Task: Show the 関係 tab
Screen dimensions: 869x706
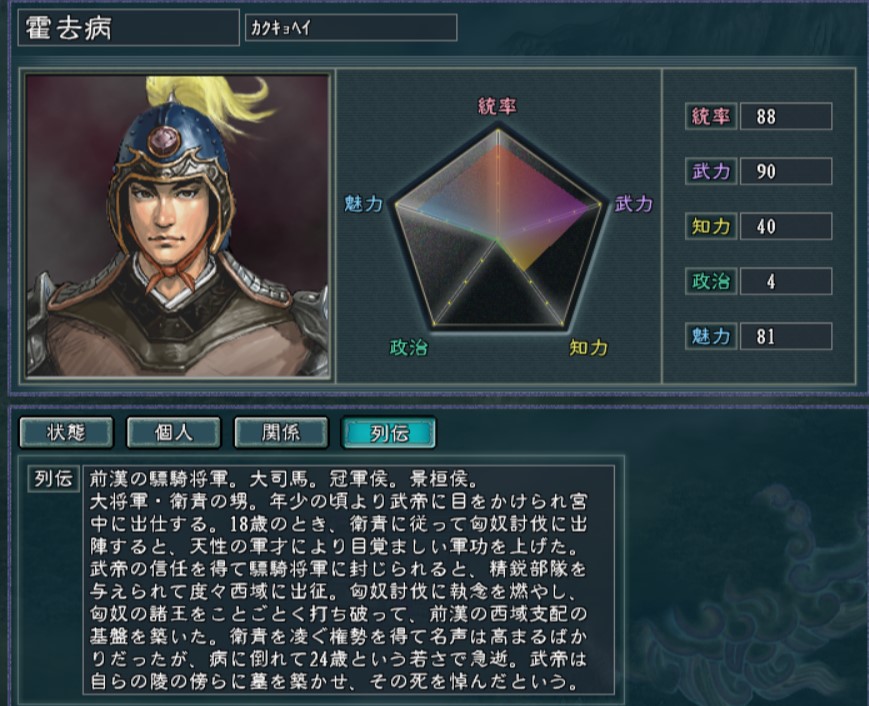Action: [x=281, y=433]
